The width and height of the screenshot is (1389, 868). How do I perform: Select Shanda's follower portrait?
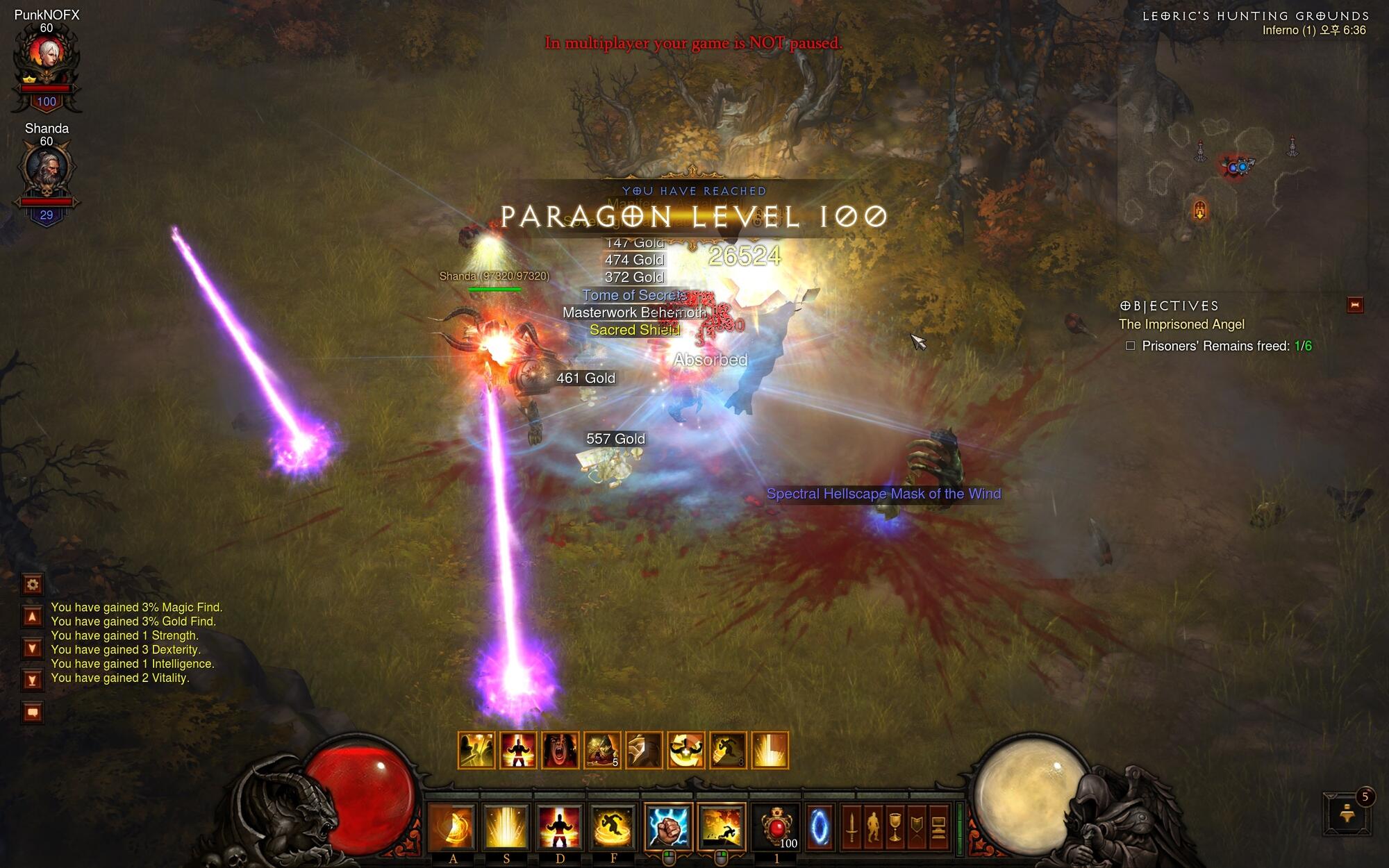point(47,169)
